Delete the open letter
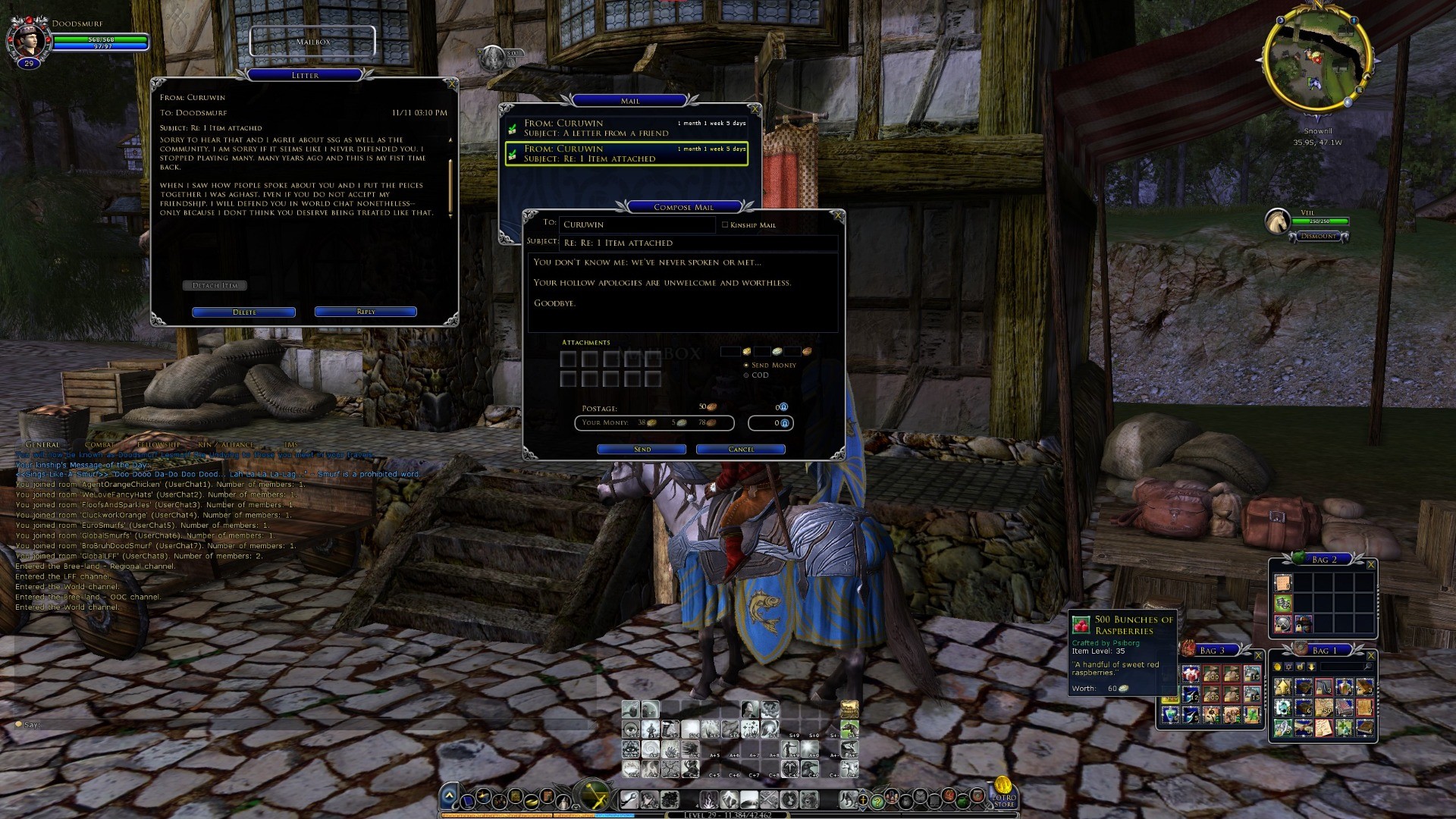The image size is (1456, 819). pos(243,312)
